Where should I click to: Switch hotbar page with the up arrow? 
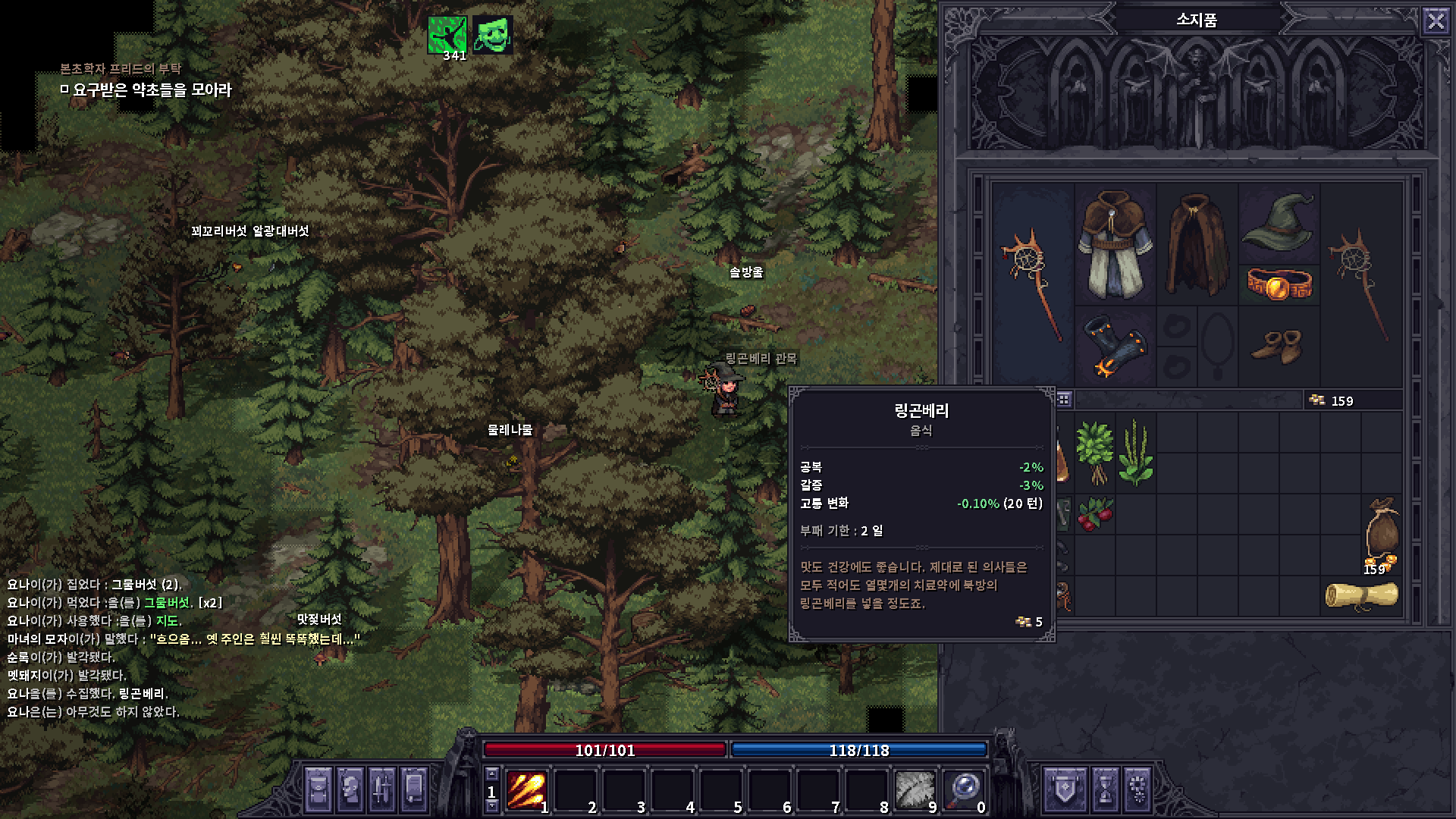click(492, 774)
